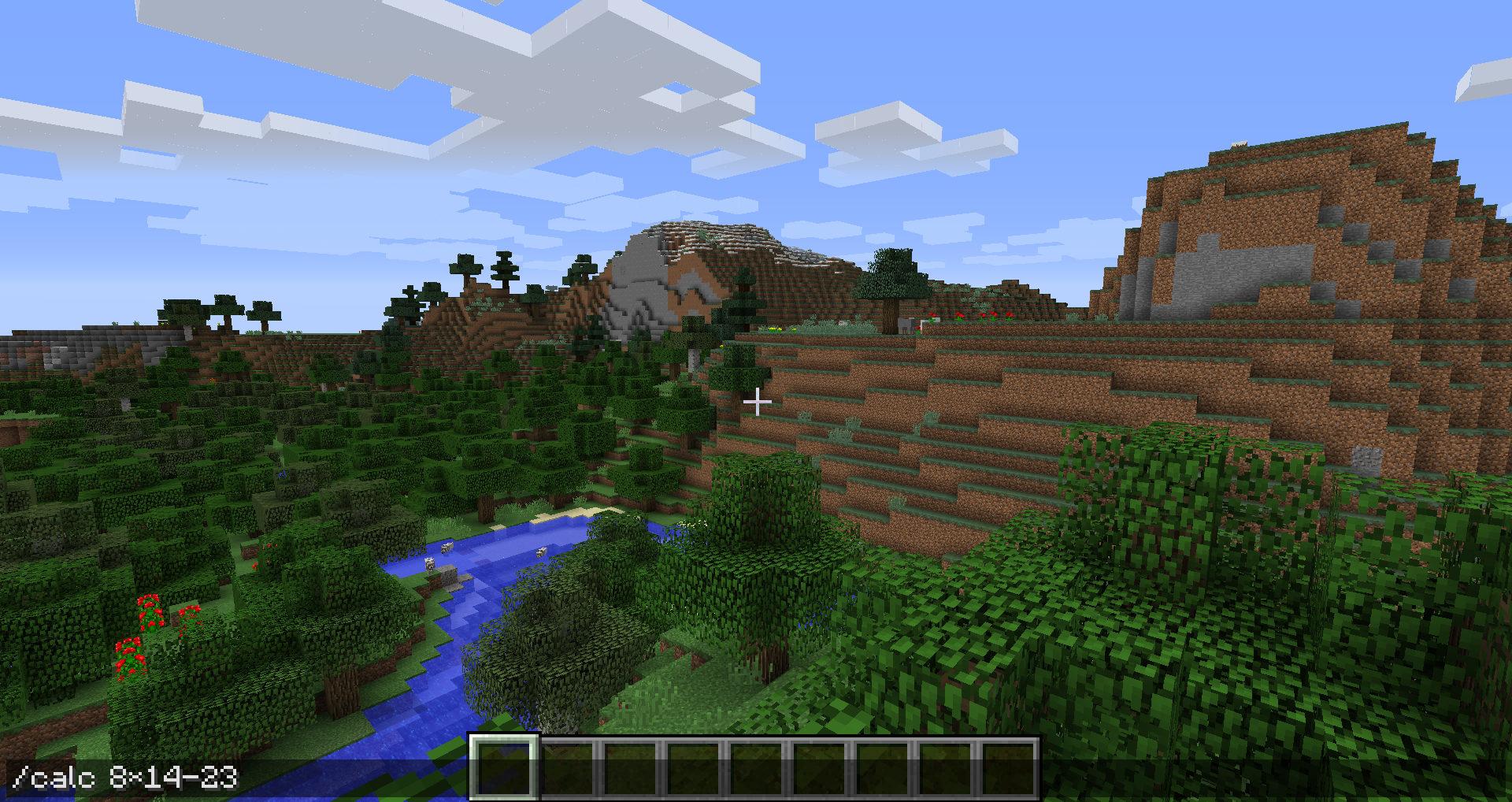Viewport: 1512px width, 802px height.
Task: Click the crosshair at screen center
Action: click(758, 401)
